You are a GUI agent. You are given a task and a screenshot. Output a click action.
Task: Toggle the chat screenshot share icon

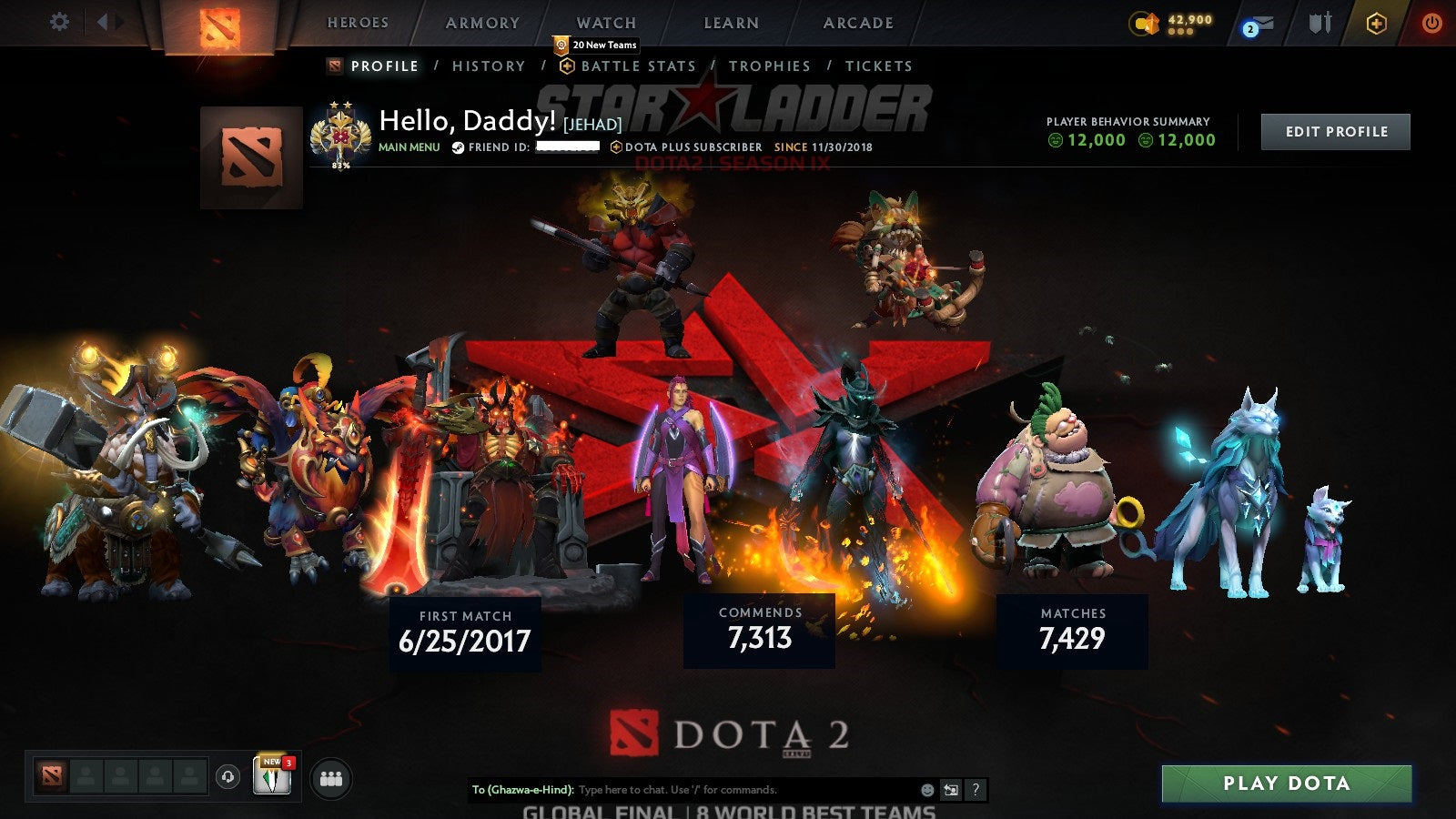[x=951, y=789]
